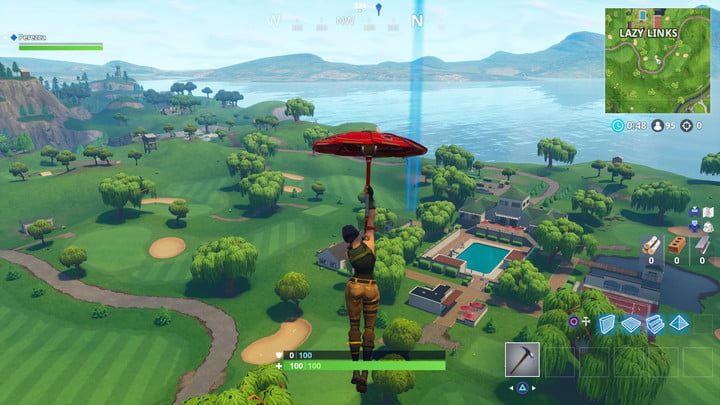This screenshot has height=405, width=720.
Task: Click the compass north marker
Action: (x=417, y=20)
